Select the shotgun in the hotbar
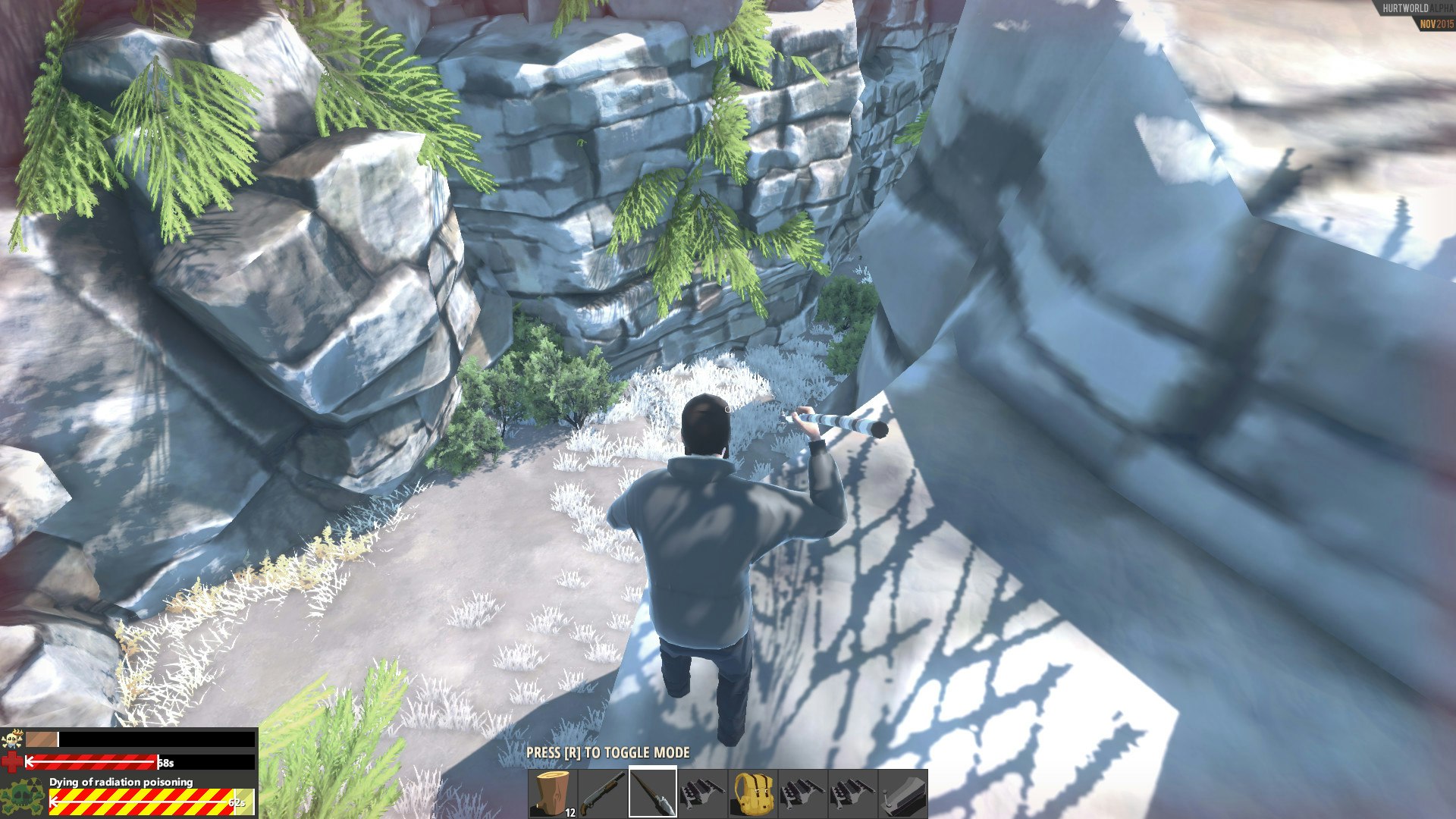This screenshot has height=819, width=1456. point(604,792)
